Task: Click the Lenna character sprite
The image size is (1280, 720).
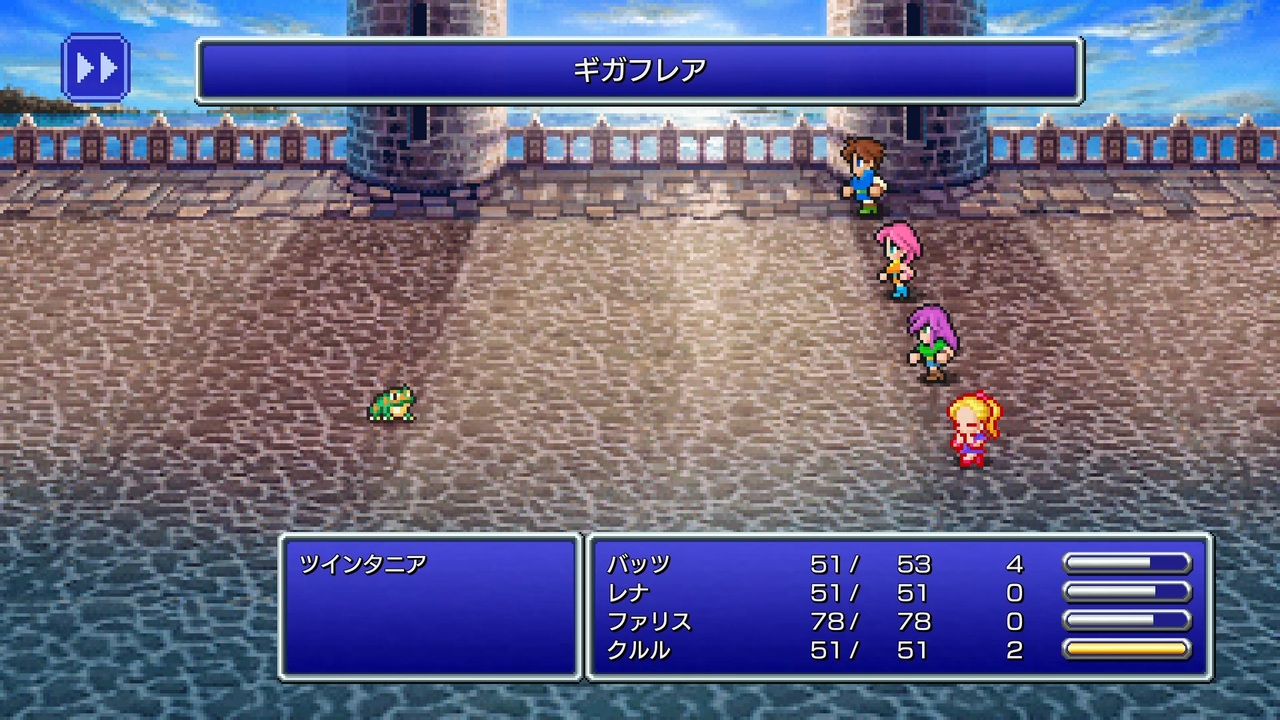Action: (897, 262)
